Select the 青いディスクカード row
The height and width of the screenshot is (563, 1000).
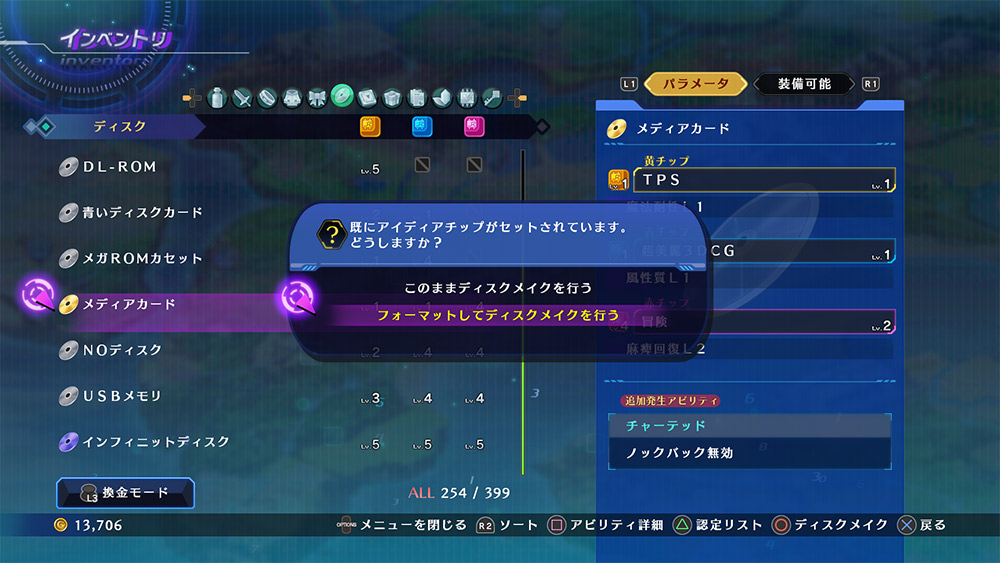point(142,213)
